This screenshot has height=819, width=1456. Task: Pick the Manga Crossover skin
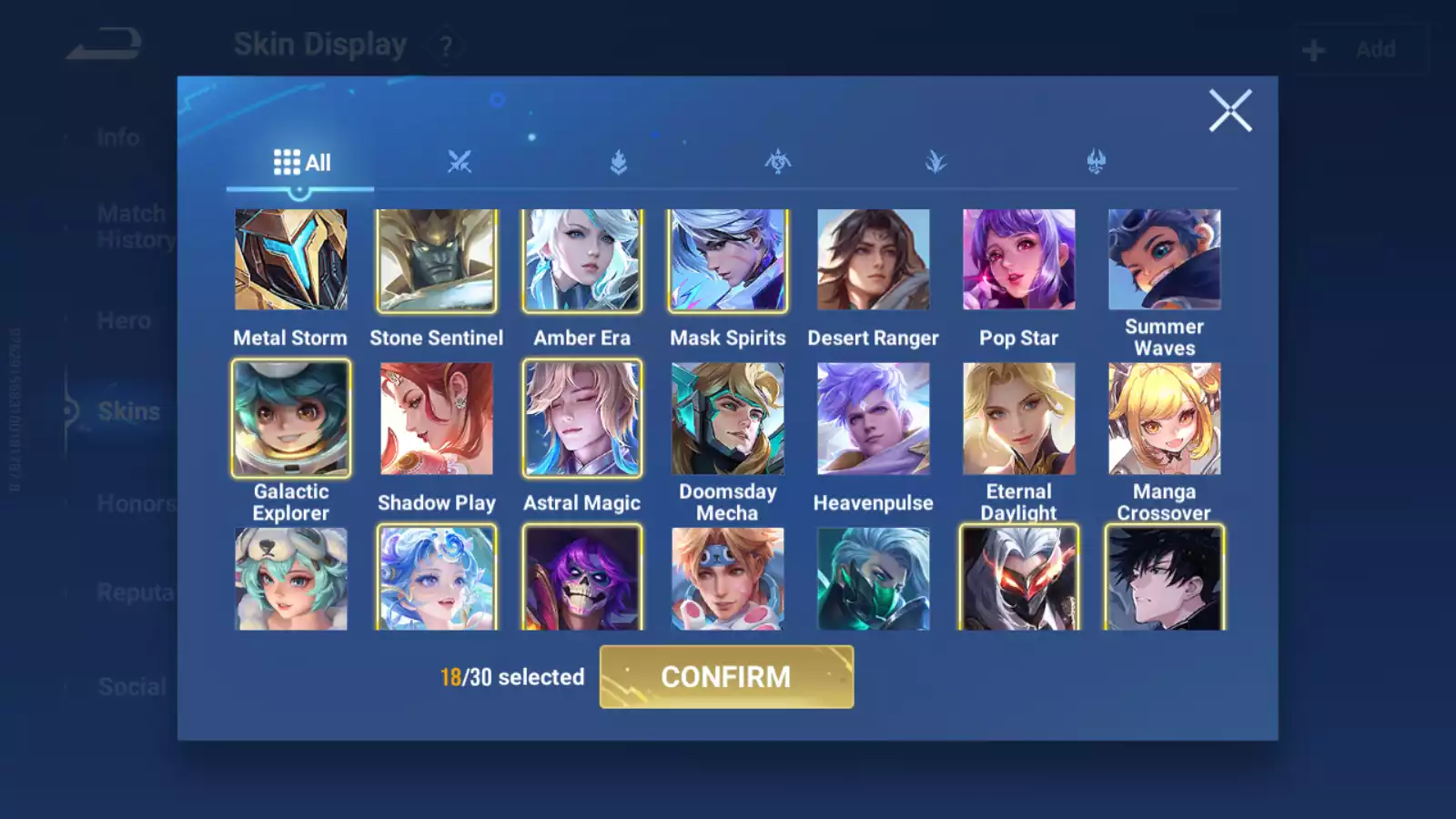1165,419
